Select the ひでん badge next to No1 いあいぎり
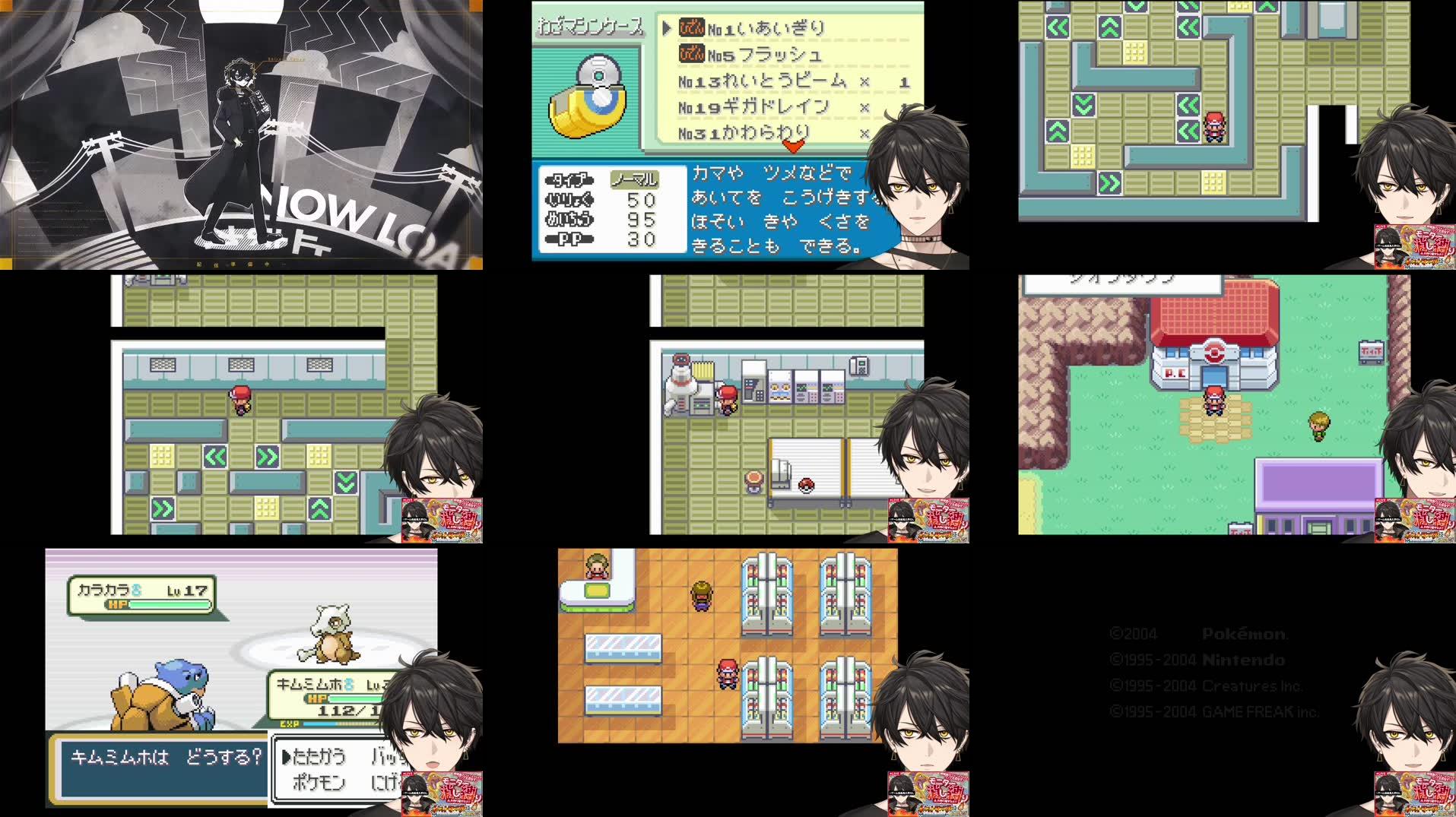The width and height of the screenshot is (1456, 817). (690, 29)
